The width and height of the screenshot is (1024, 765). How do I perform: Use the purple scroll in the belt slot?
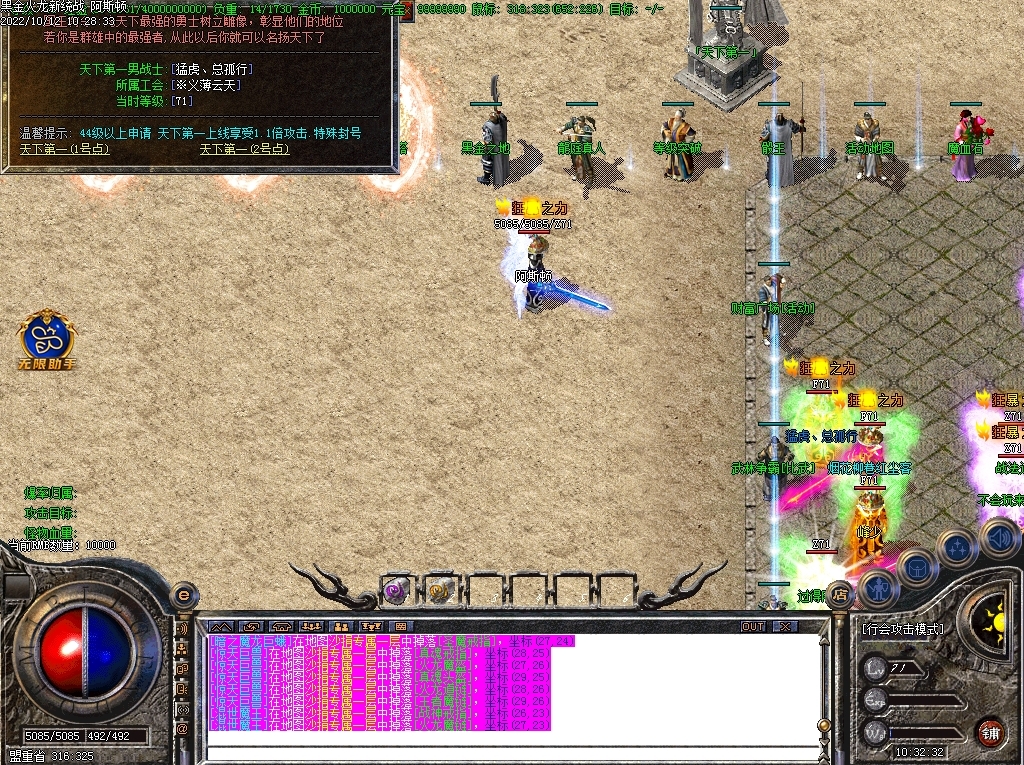pos(397,590)
